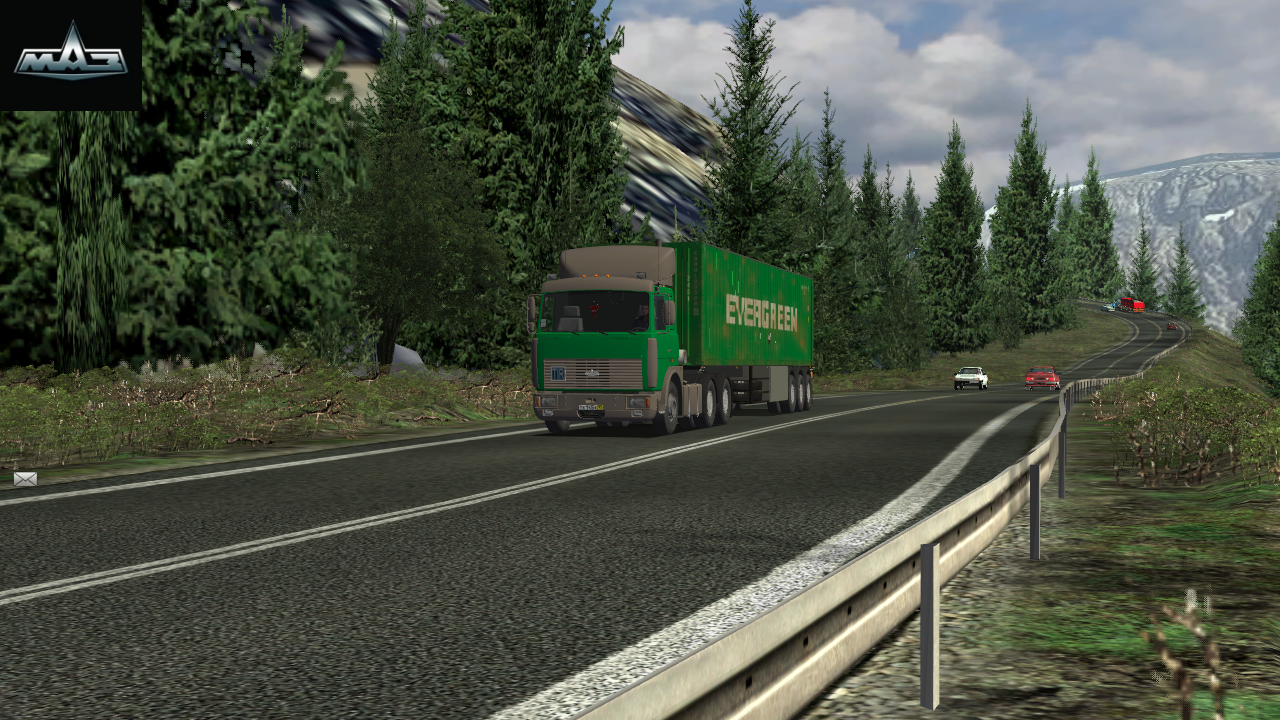Click the MAZ logo badge

point(70,55)
